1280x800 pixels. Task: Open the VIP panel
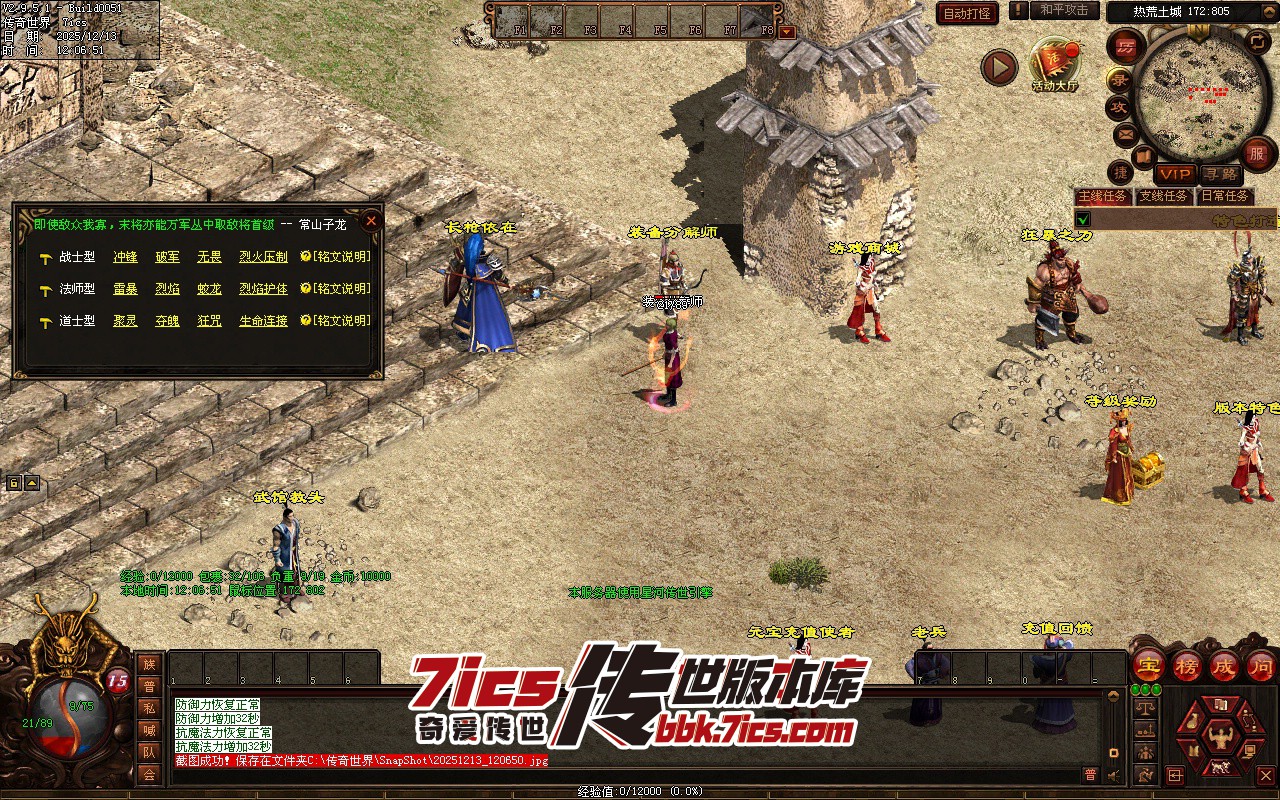coord(1175,174)
